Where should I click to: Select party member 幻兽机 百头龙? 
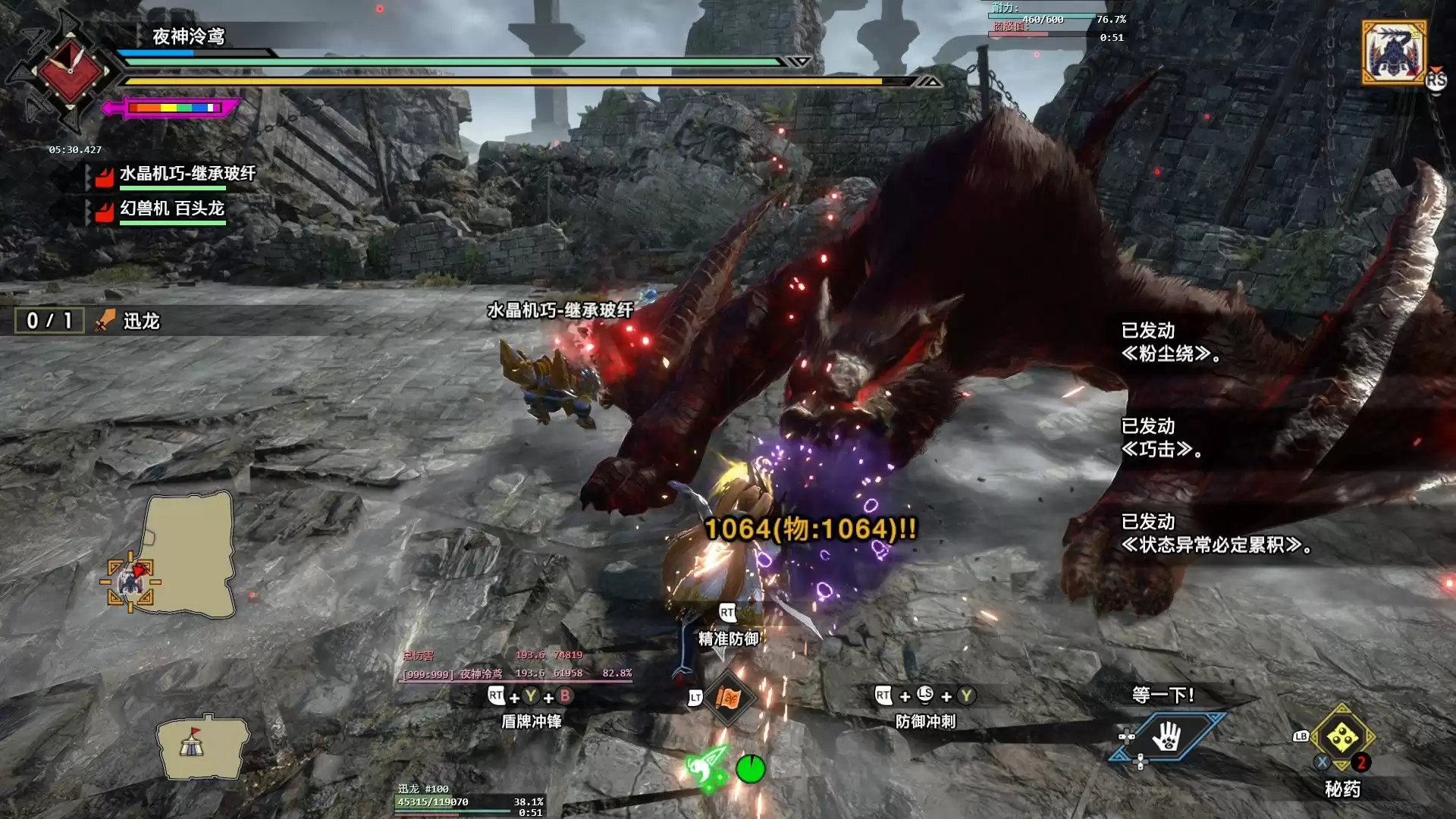(x=171, y=209)
